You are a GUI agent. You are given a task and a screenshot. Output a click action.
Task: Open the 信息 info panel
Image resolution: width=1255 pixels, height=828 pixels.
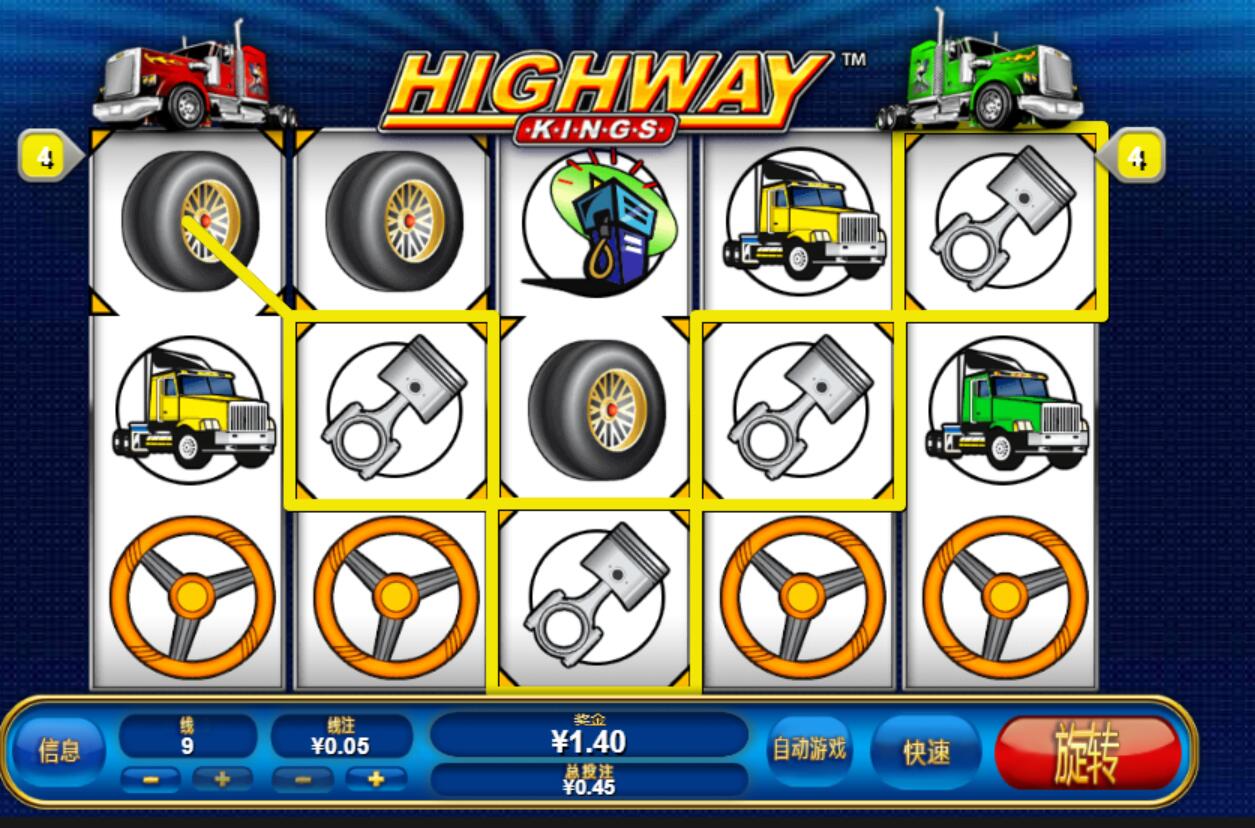[59, 751]
